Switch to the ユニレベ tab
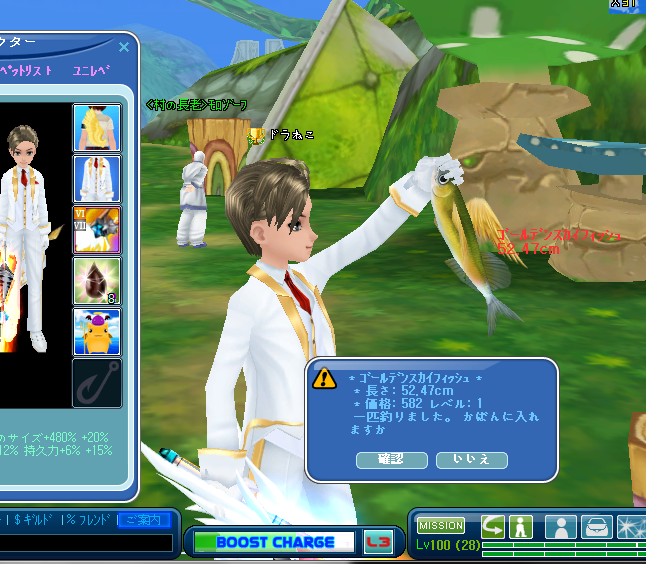646x564 pixels. click(x=91, y=71)
